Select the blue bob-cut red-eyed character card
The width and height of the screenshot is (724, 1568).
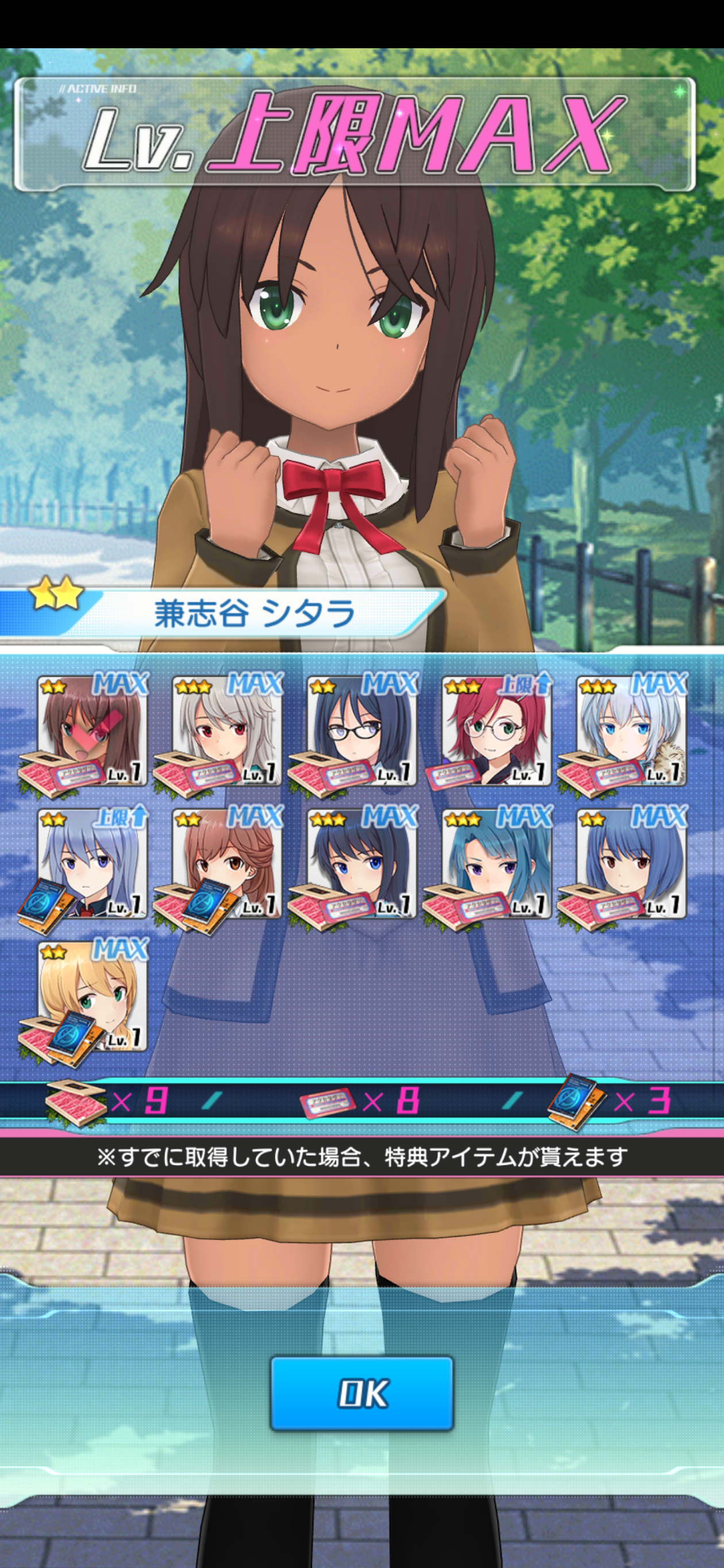pos(631,863)
